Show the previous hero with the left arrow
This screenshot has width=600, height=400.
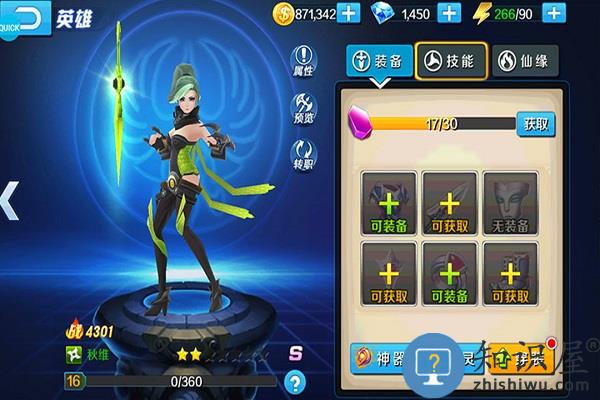(x=8, y=200)
